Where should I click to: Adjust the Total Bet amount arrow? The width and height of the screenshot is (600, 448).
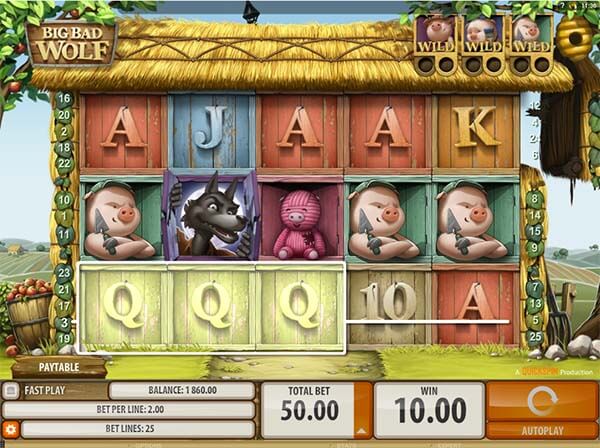click(x=361, y=430)
